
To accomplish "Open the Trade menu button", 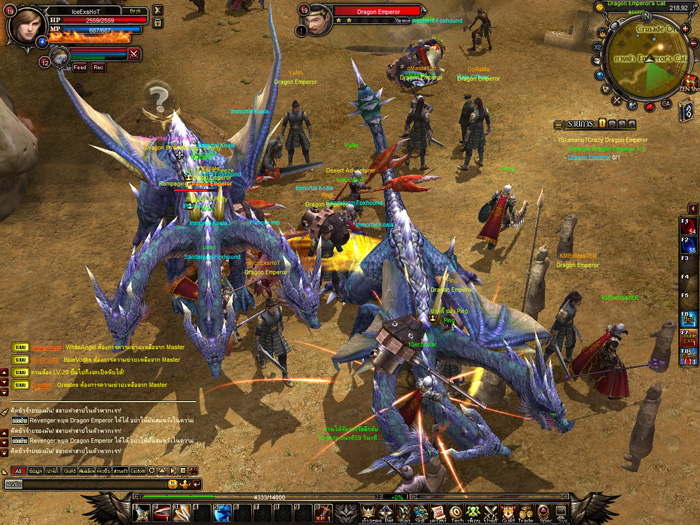I will (527, 513).
